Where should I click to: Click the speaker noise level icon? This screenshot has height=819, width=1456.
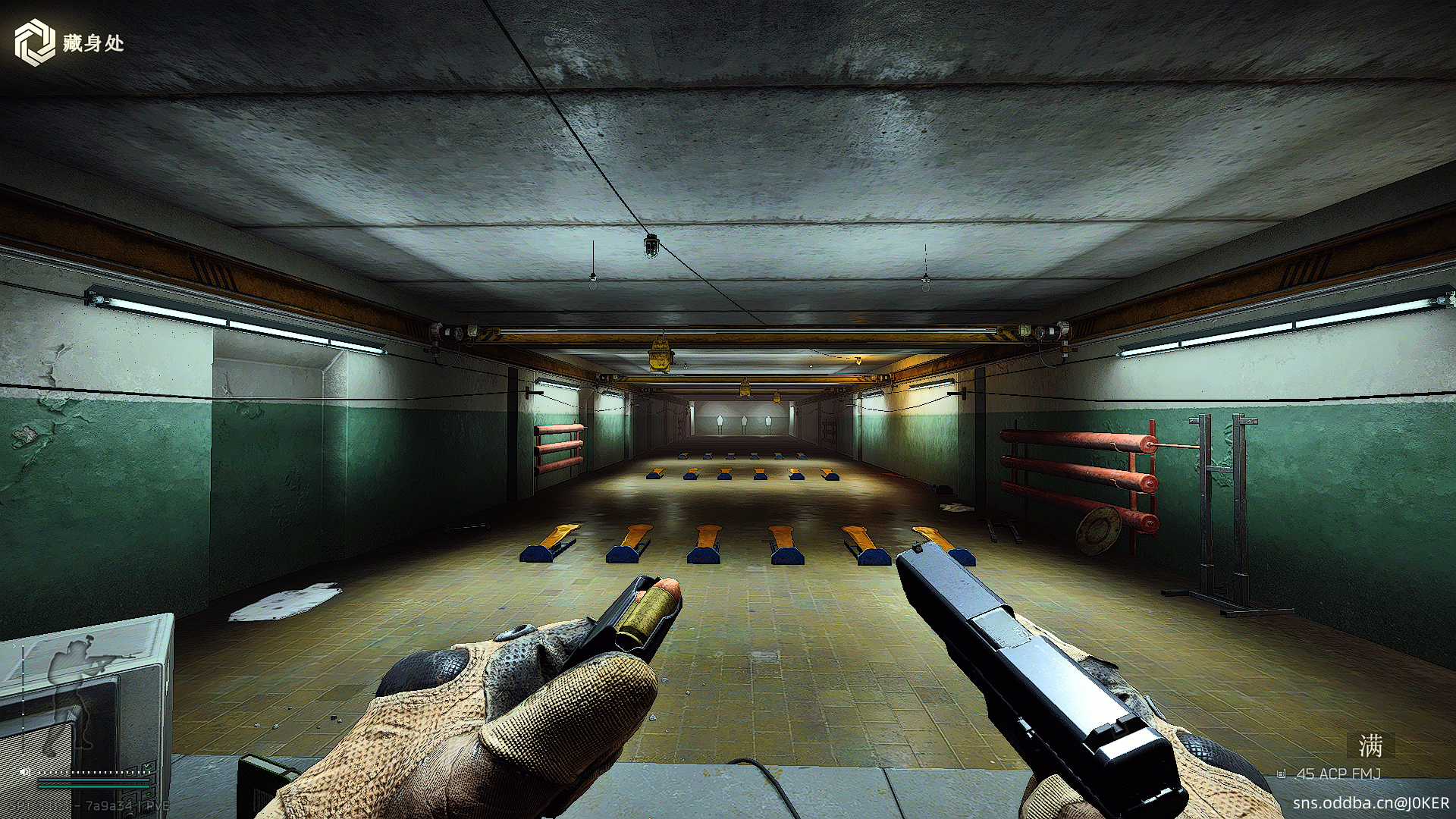[24, 772]
